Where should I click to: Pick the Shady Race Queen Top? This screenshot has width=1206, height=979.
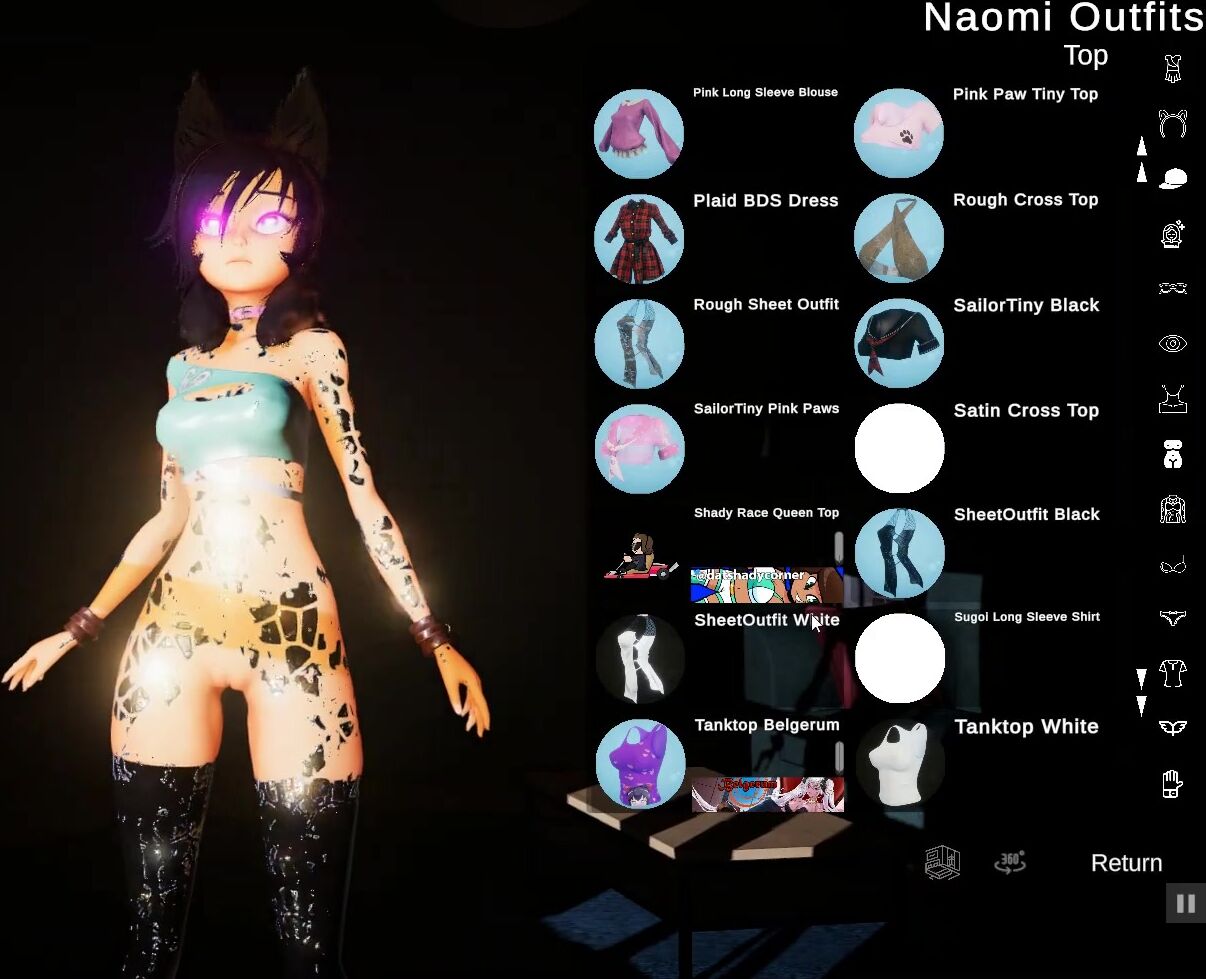click(x=639, y=554)
